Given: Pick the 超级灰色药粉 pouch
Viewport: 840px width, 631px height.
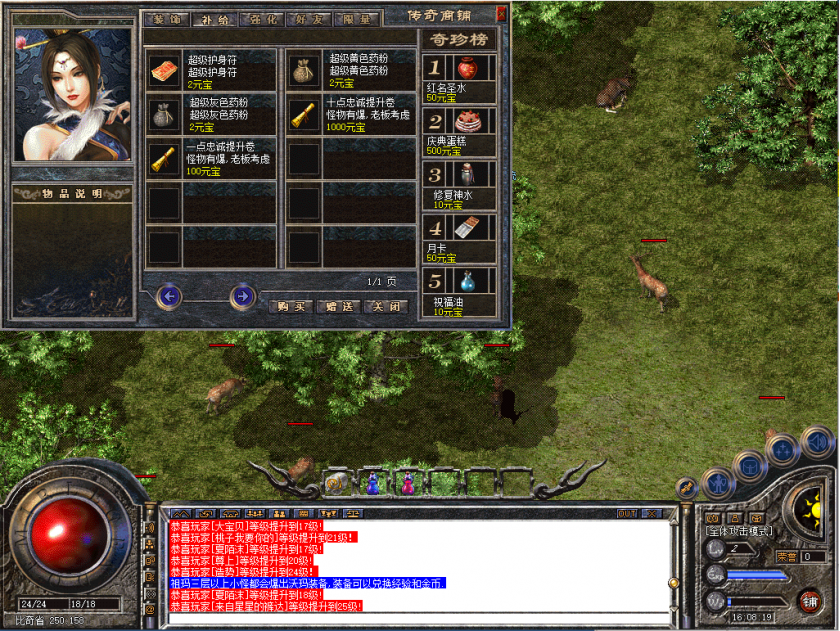Looking at the screenshot, I should [164, 113].
